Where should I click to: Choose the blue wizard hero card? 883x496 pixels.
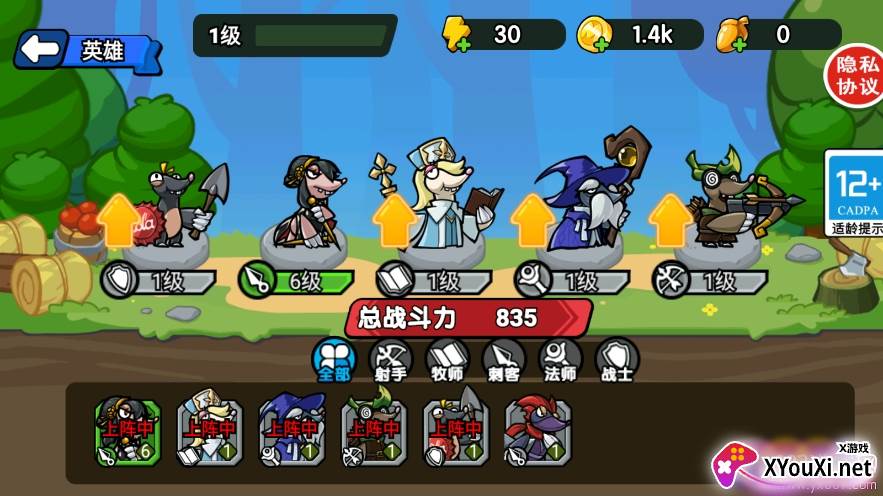coord(291,431)
